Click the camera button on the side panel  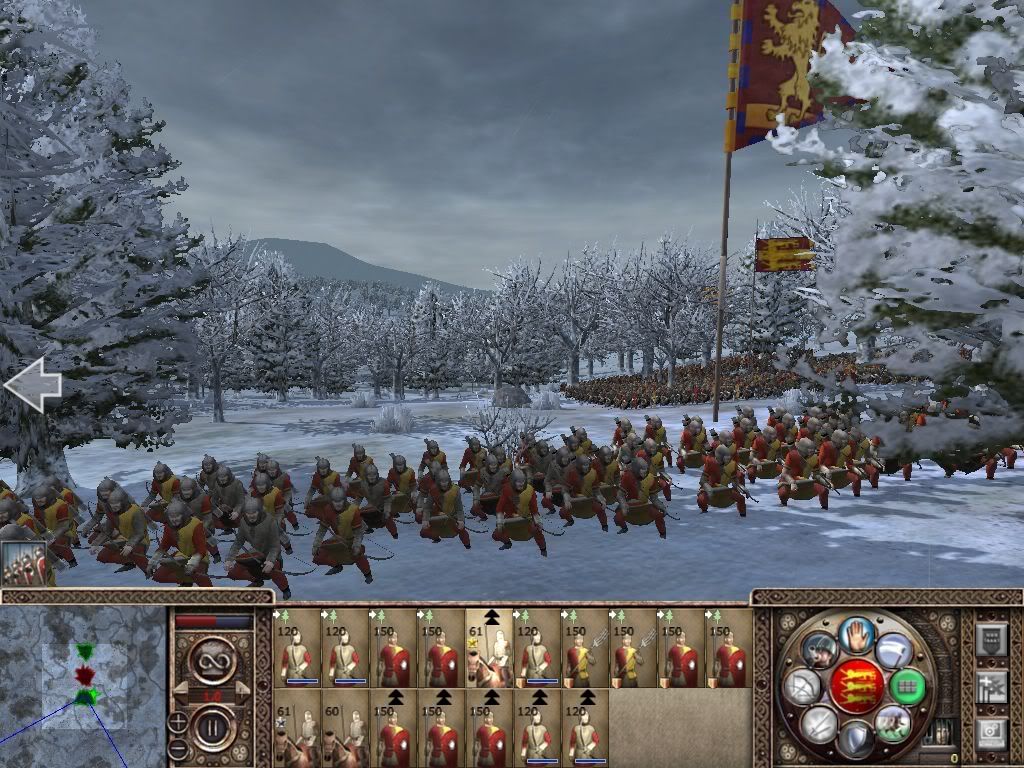click(x=990, y=733)
